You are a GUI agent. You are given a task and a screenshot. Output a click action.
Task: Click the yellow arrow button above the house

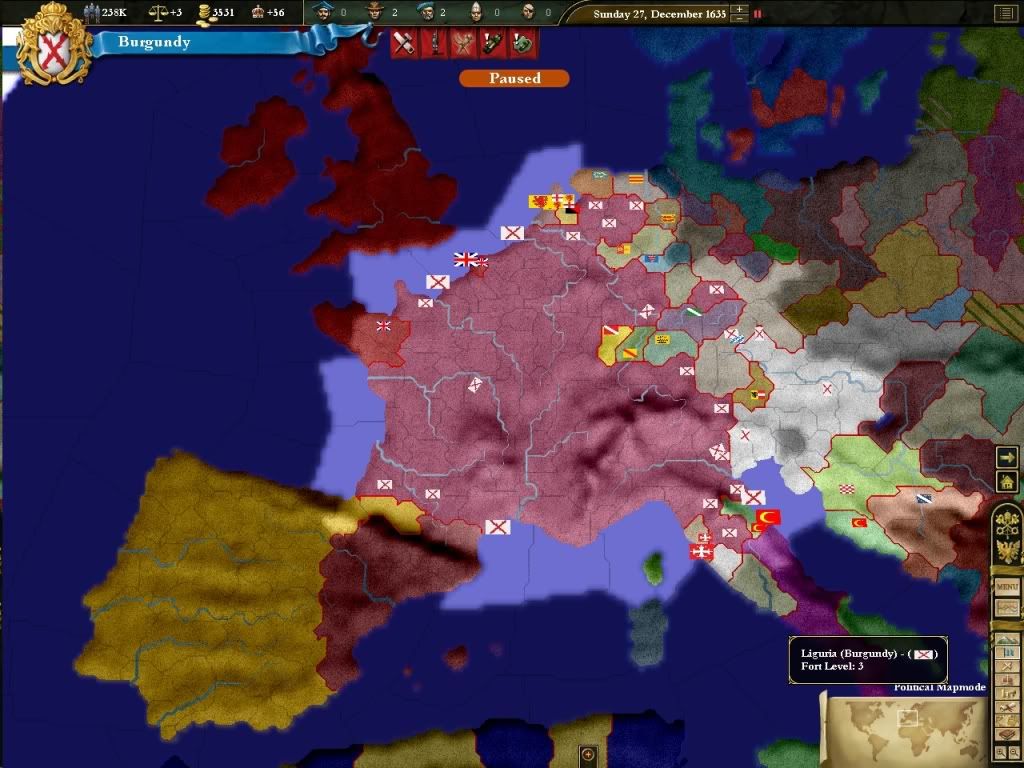coord(1007,456)
